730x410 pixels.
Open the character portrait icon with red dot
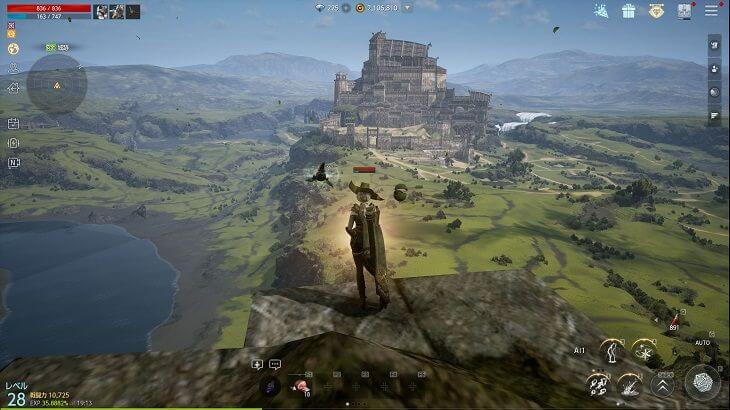click(684, 11)
